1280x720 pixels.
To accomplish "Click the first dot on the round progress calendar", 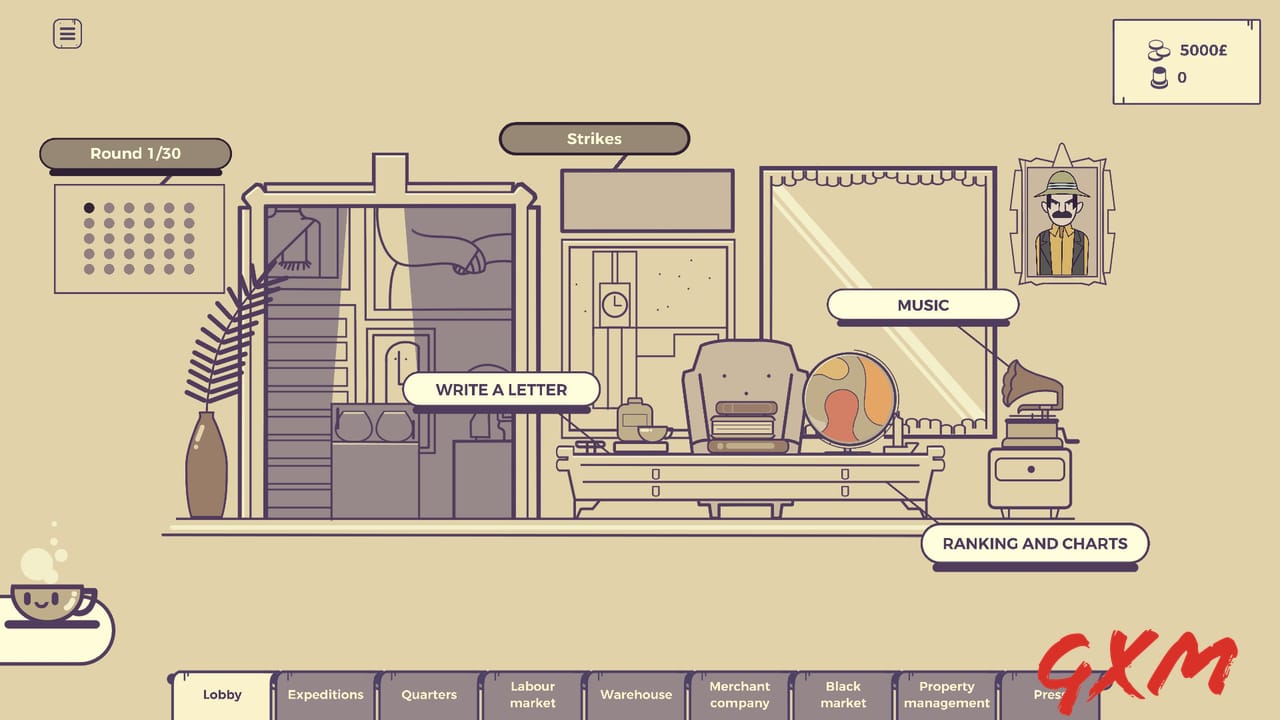I will (88, 207).
